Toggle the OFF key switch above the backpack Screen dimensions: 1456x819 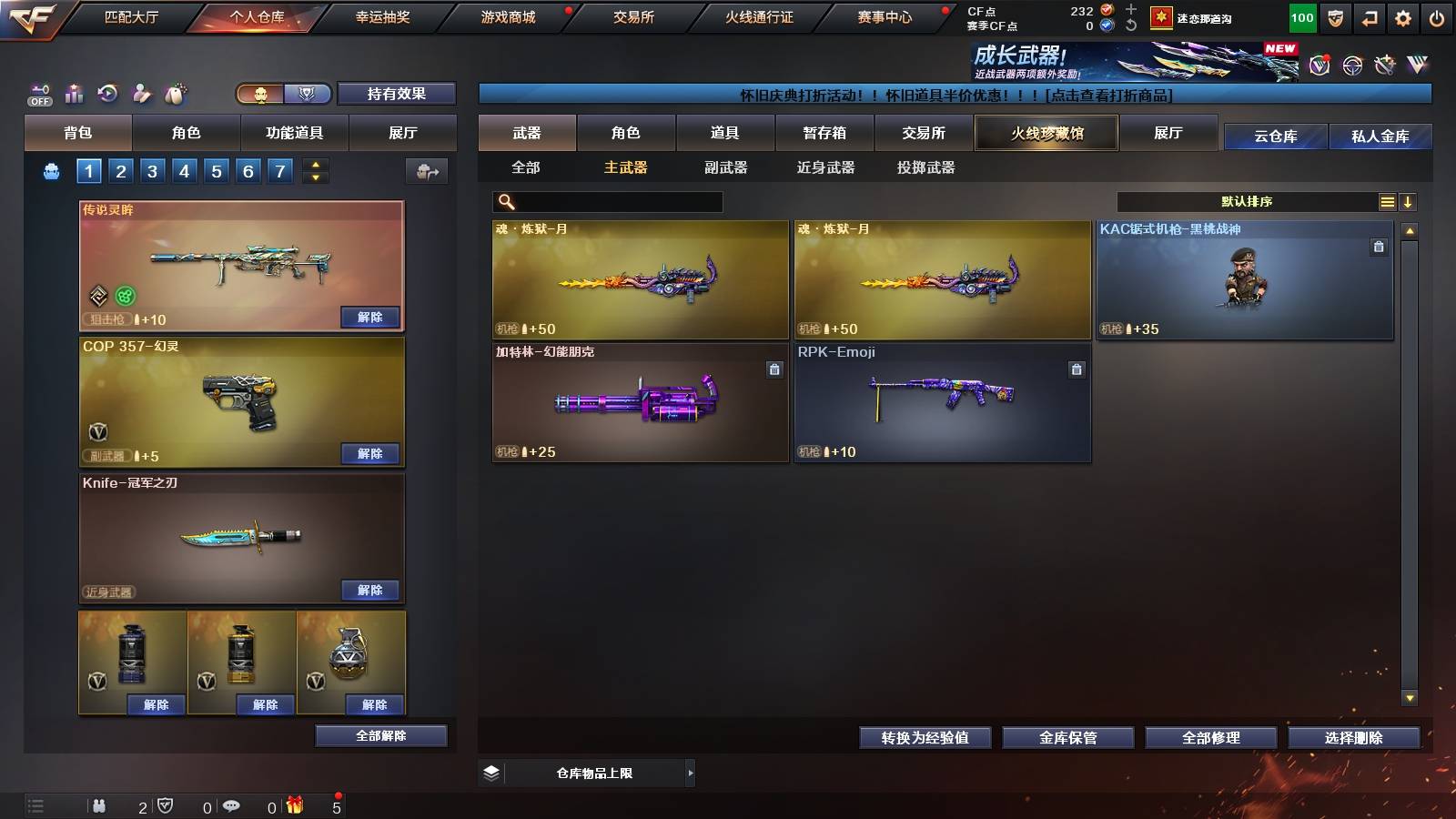(38, 94)
